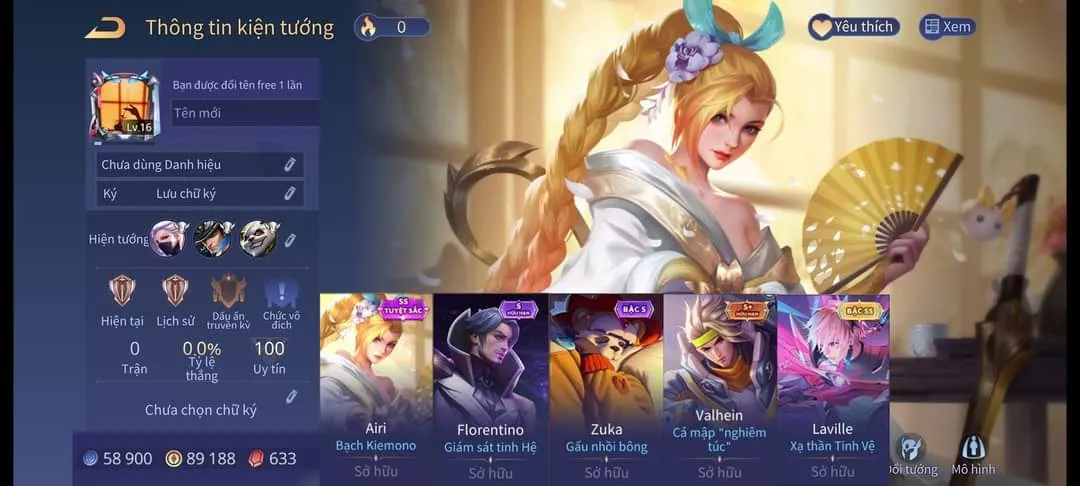Edit the Hiện tướng displayed heroes
1080x486 pixels.
[290, 240]
